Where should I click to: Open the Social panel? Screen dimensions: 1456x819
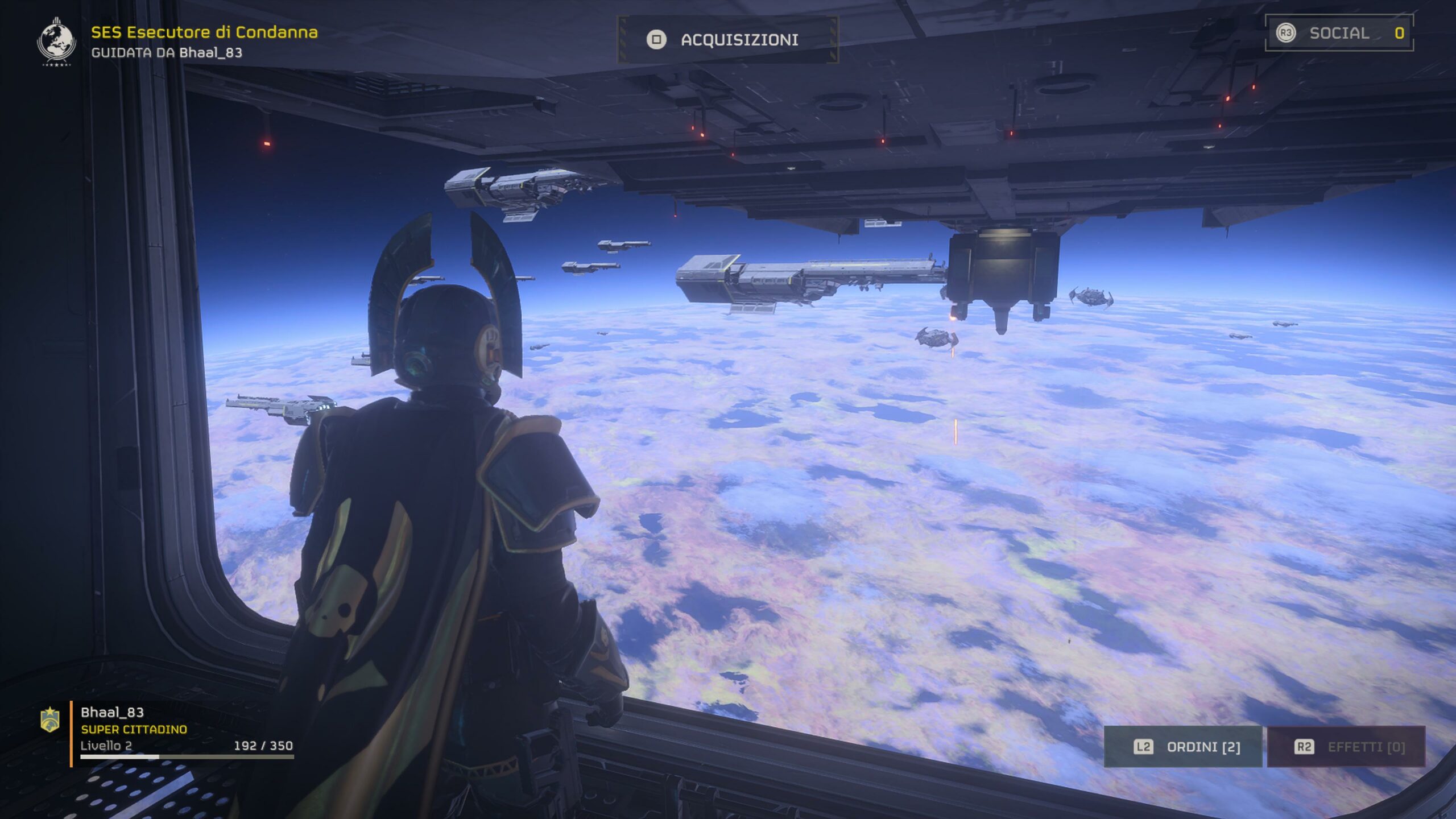click(x=1339, y=33)
